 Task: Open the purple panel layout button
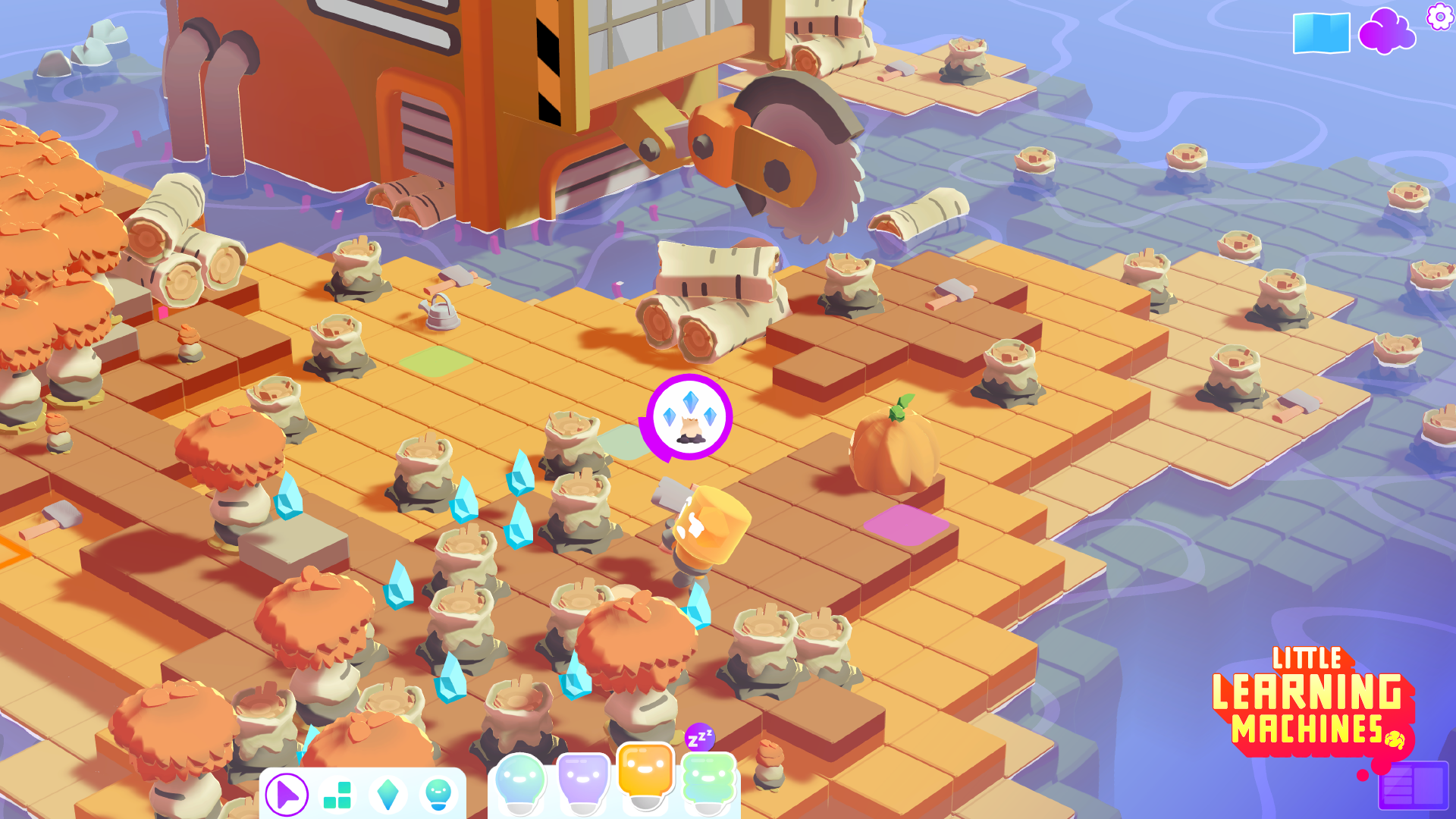[1413, 785]
